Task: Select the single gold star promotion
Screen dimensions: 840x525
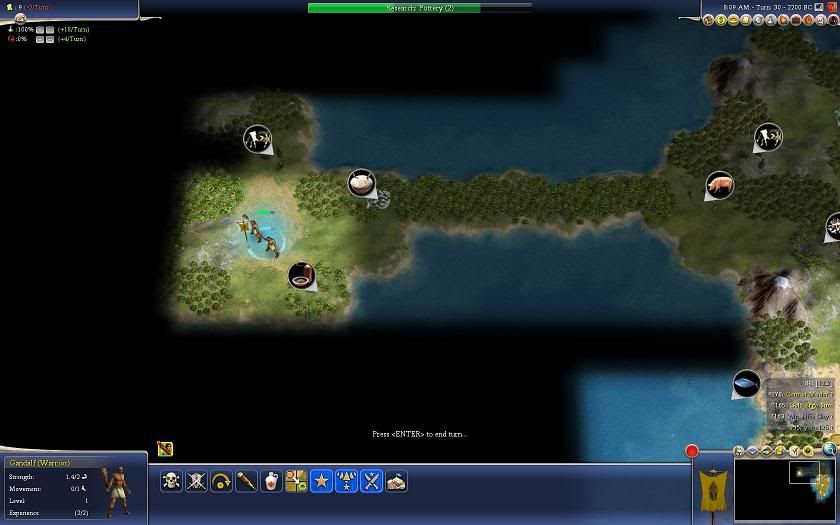Action: [x=321, y=481]
